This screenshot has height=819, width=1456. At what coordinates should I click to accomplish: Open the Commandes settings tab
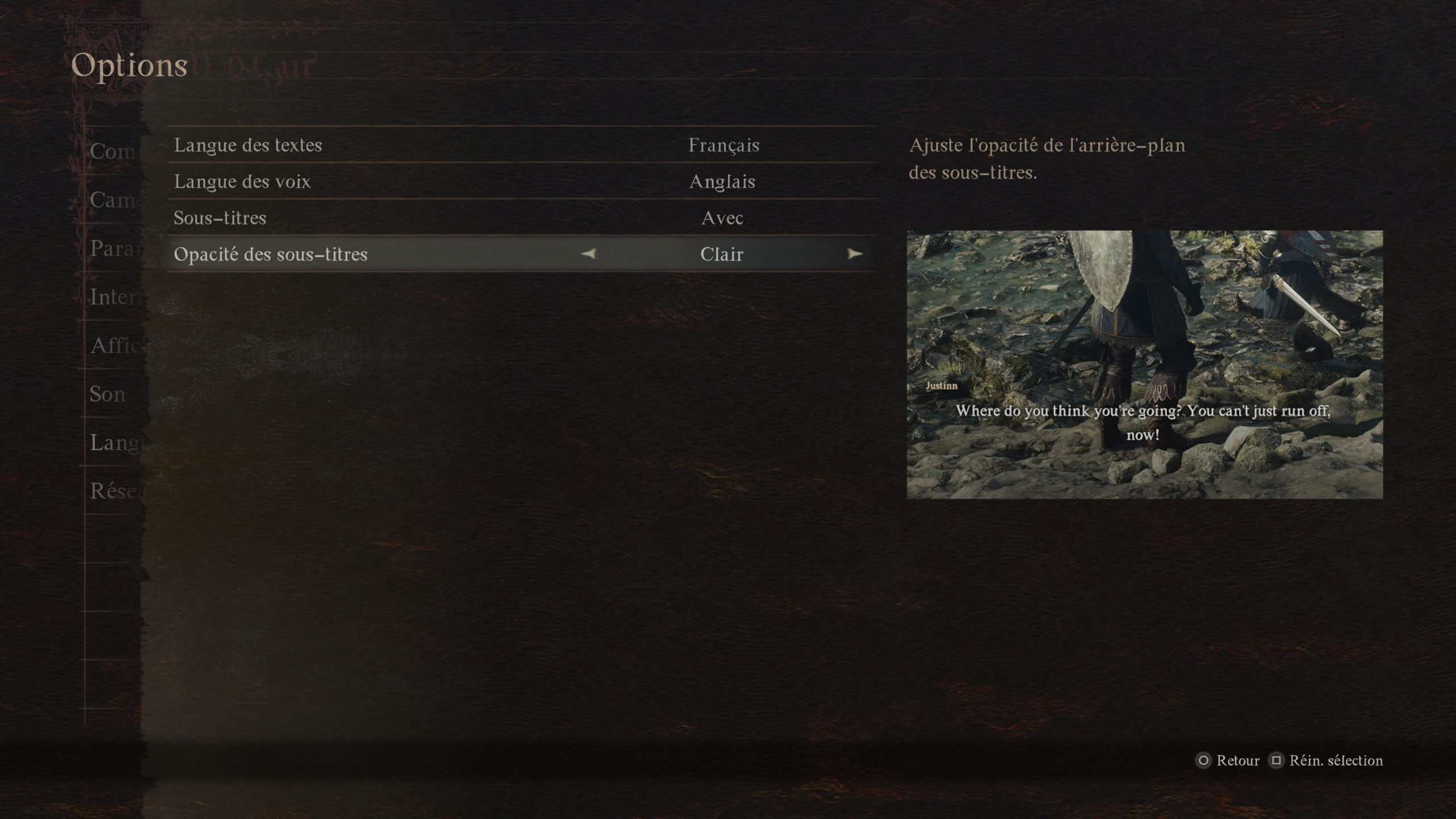113,151
